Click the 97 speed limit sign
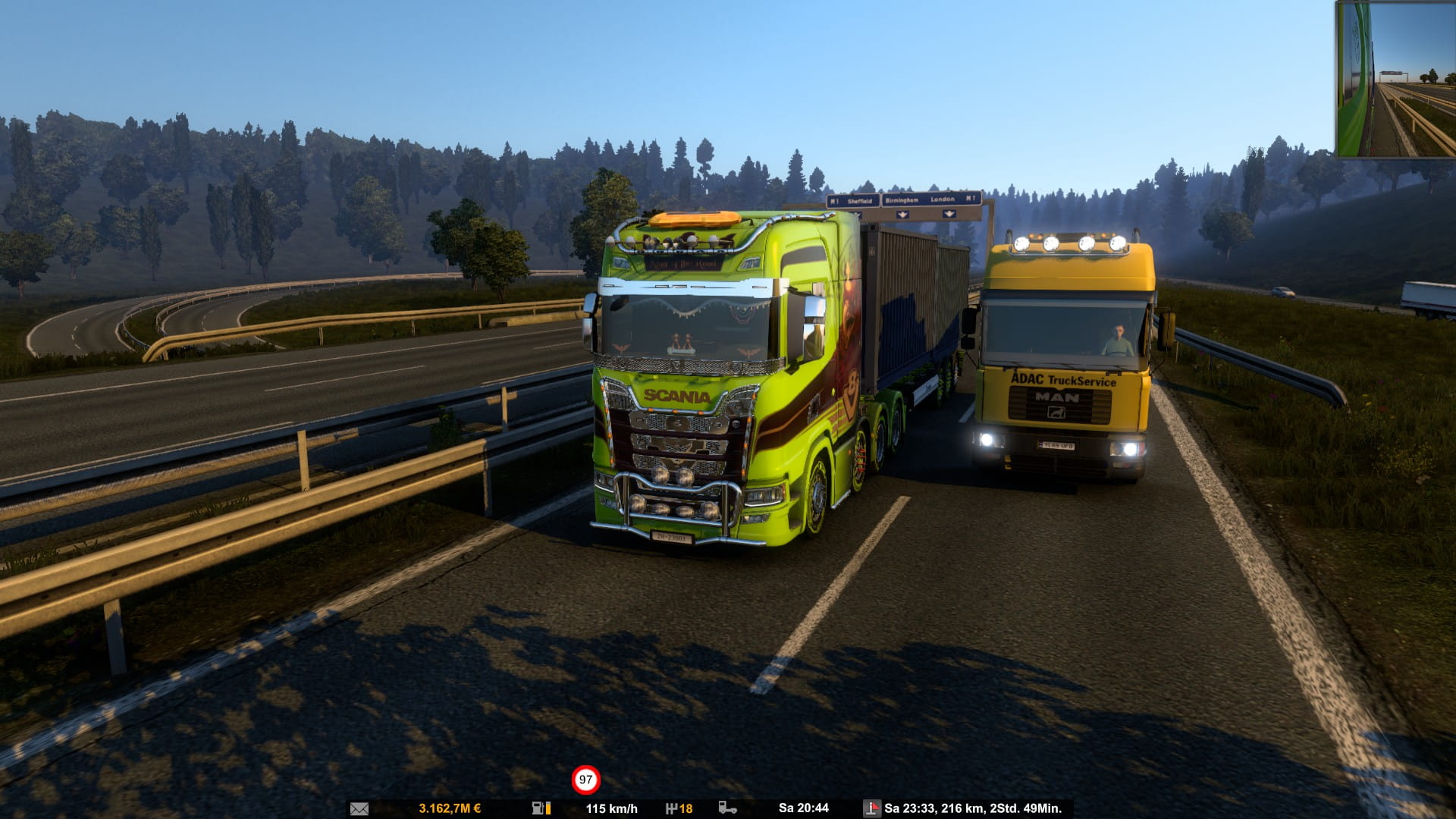Image resolution: width=1456 pixels, height=819 pixels. (x=585, y=780)
